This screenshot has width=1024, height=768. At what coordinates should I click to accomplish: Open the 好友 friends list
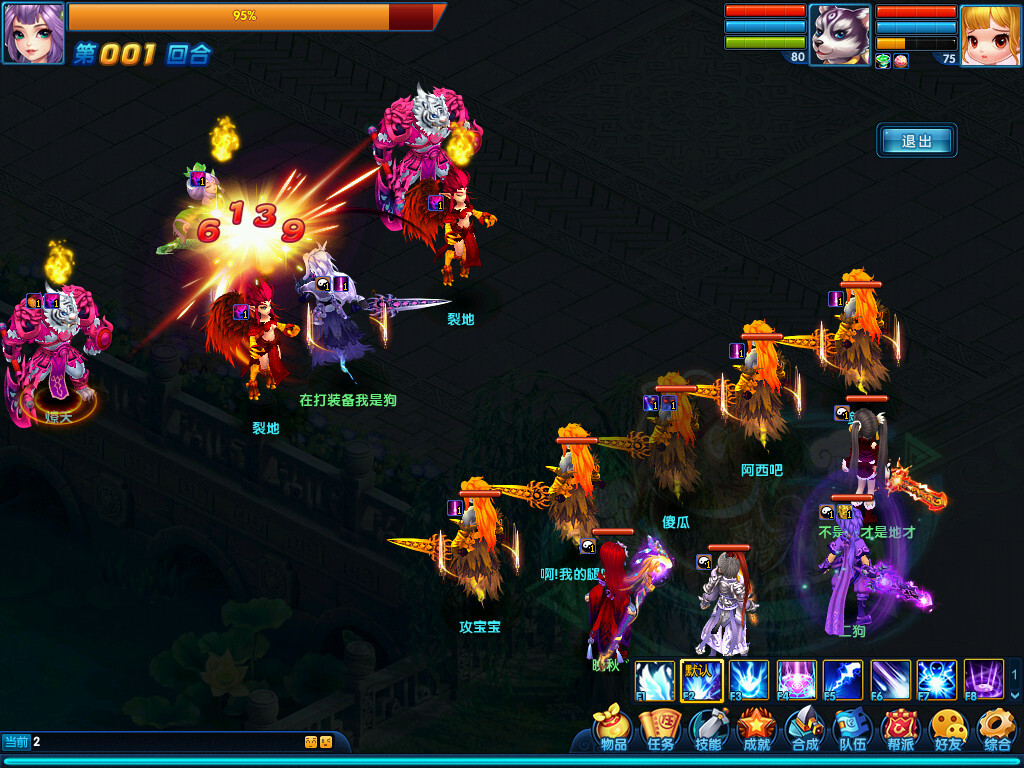(948, 730)
